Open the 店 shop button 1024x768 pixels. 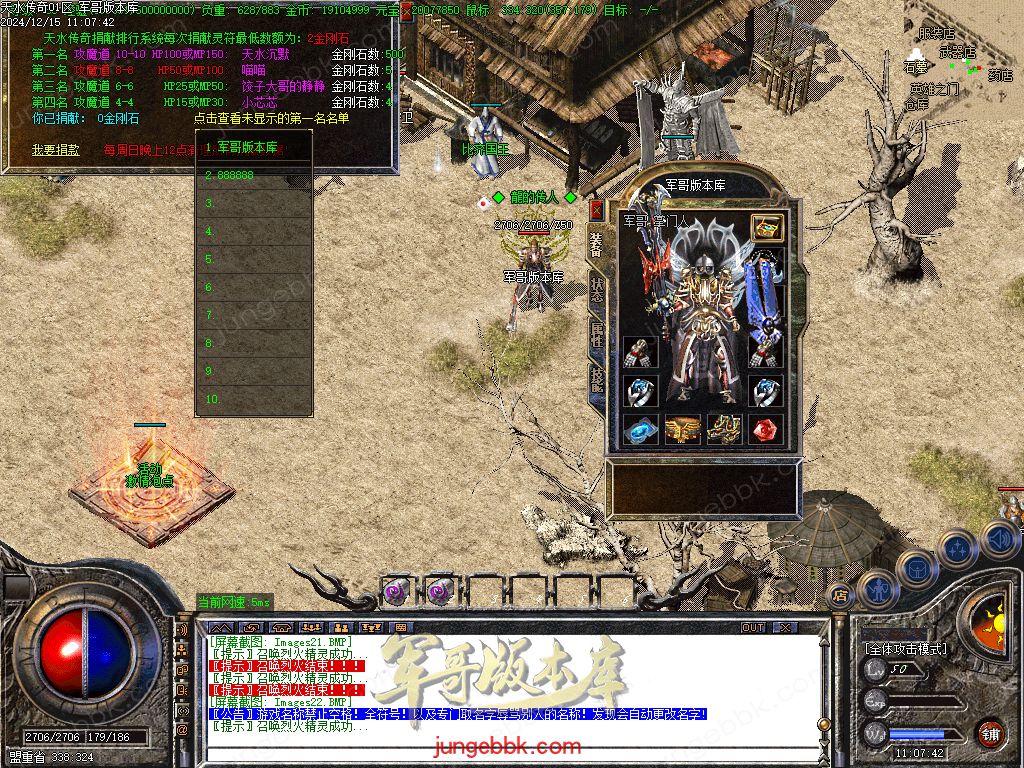840,594
